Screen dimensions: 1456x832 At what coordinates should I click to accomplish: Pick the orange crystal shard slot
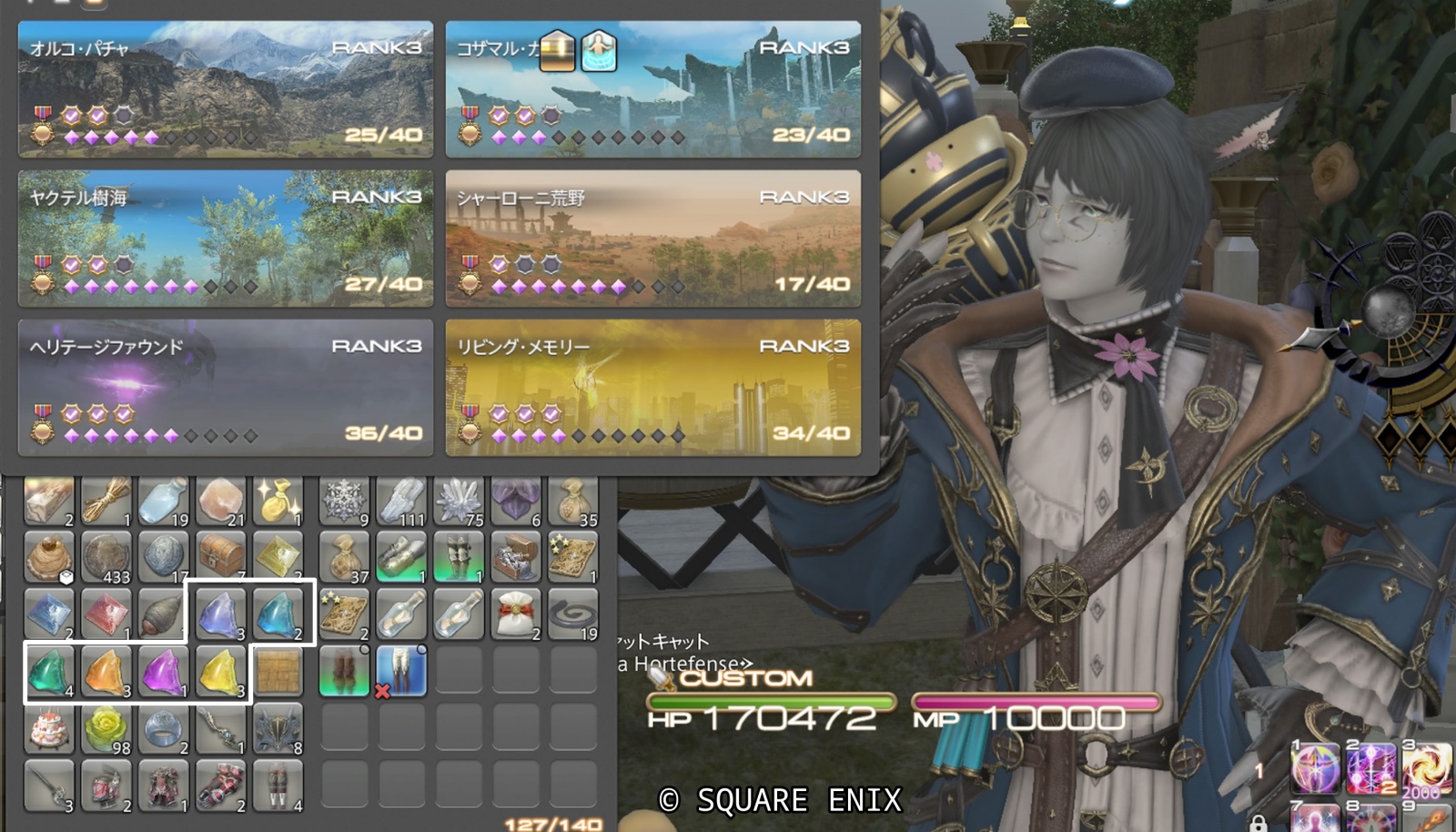[106, 672]
